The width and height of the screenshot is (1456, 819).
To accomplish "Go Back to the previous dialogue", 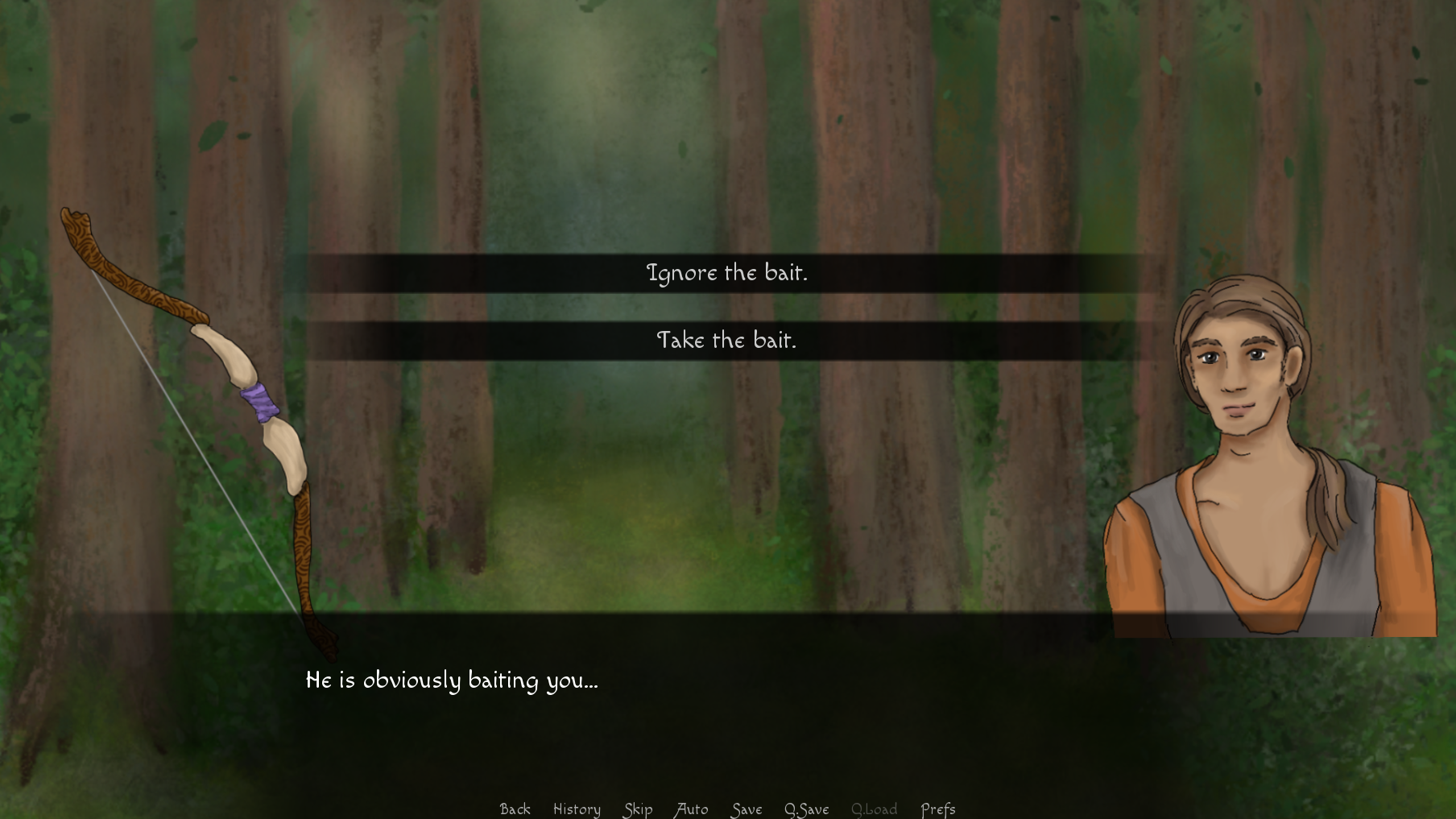I will [x=515, y=809].
